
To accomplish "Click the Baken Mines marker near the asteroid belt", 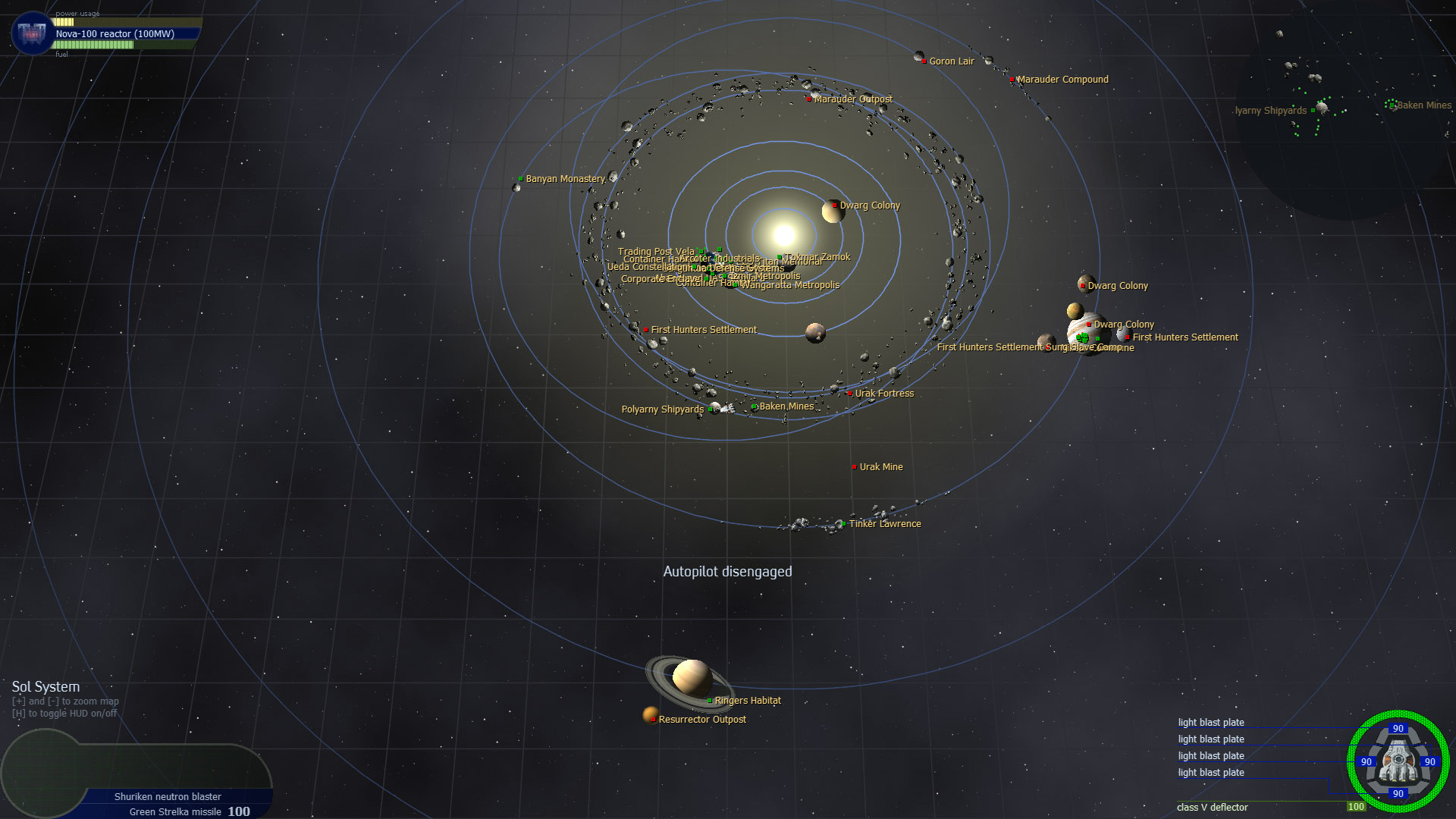I will (x=755, y=406).
